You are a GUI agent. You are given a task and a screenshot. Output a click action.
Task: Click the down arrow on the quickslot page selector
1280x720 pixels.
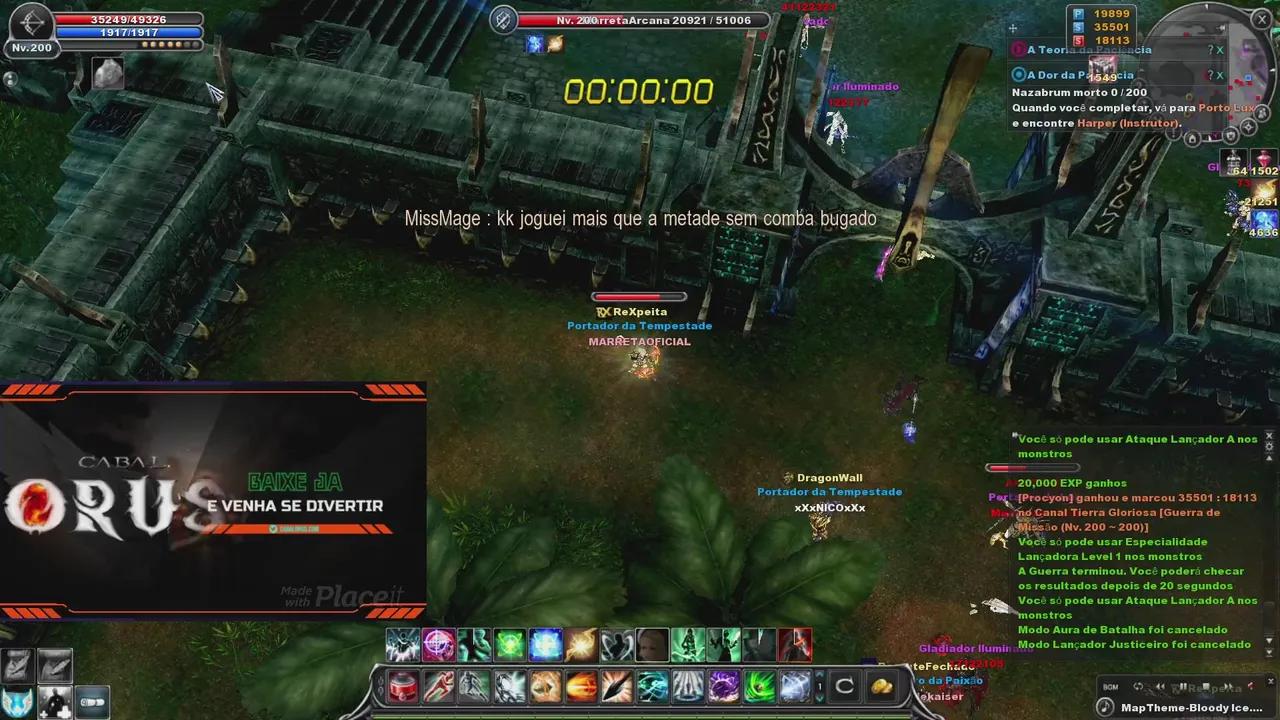[x=818, y=699]
